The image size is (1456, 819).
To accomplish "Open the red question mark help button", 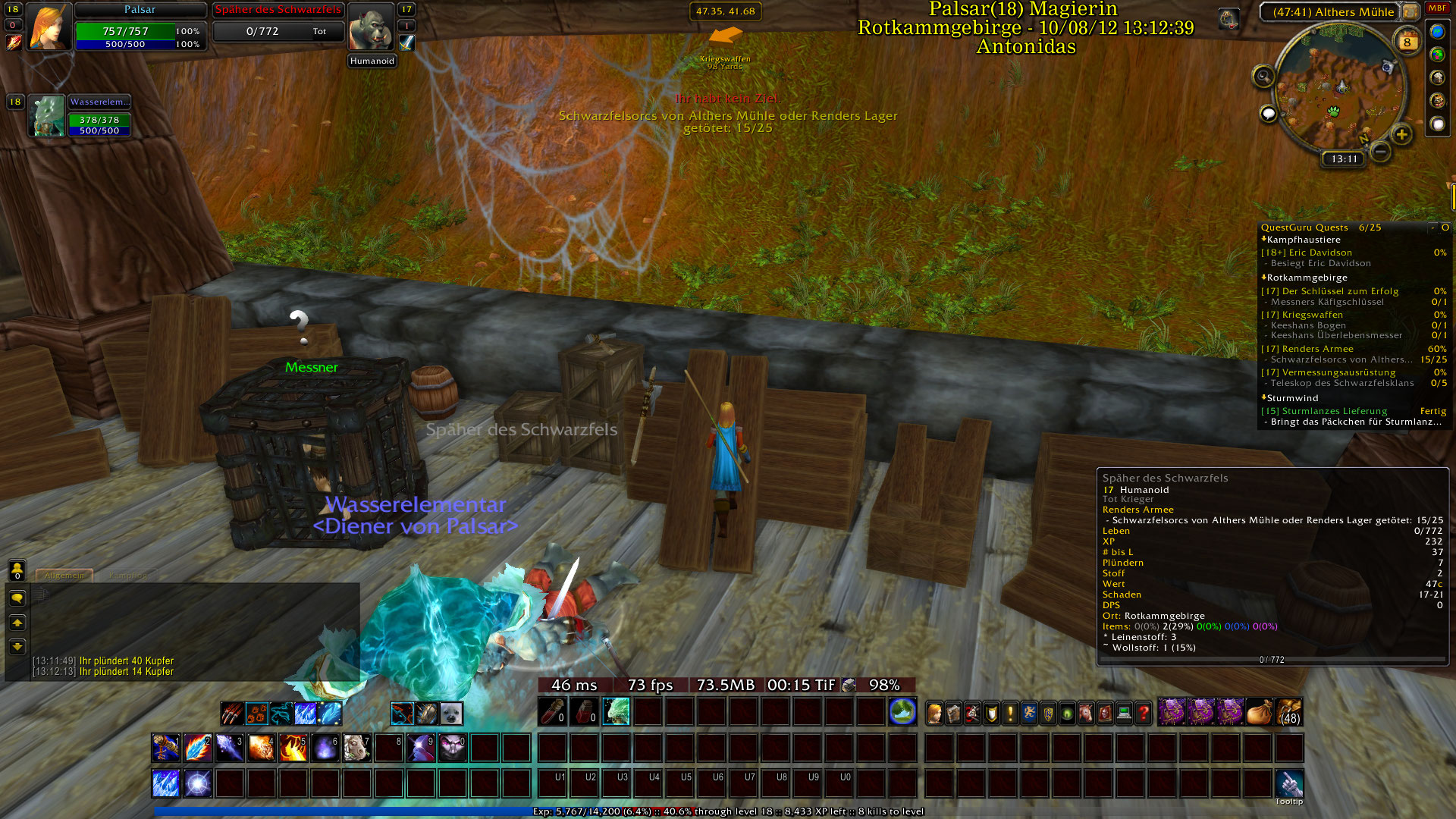I will click(x=1143, y=713).
